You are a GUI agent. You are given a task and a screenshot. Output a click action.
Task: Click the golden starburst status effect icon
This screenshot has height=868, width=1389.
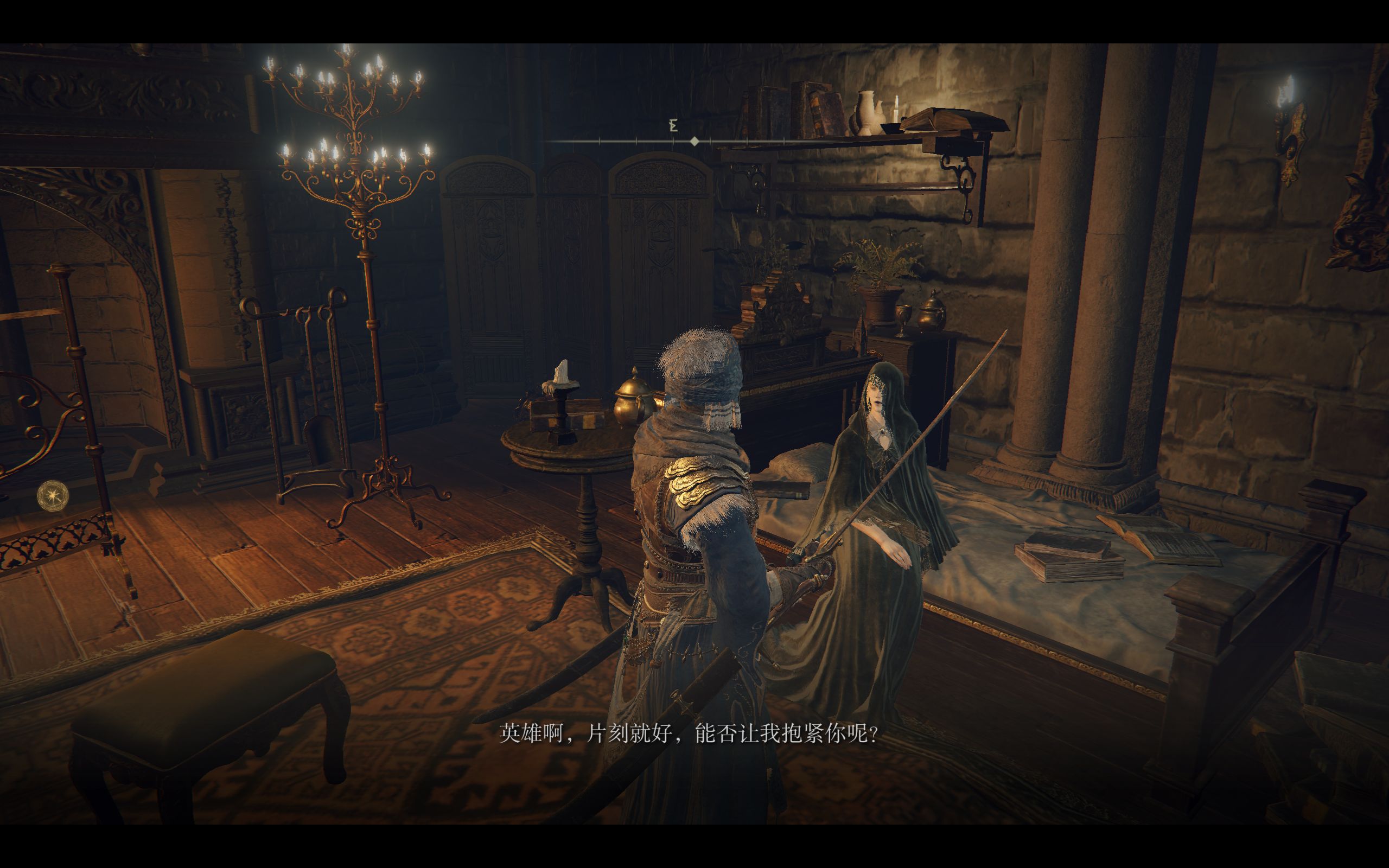53,495
